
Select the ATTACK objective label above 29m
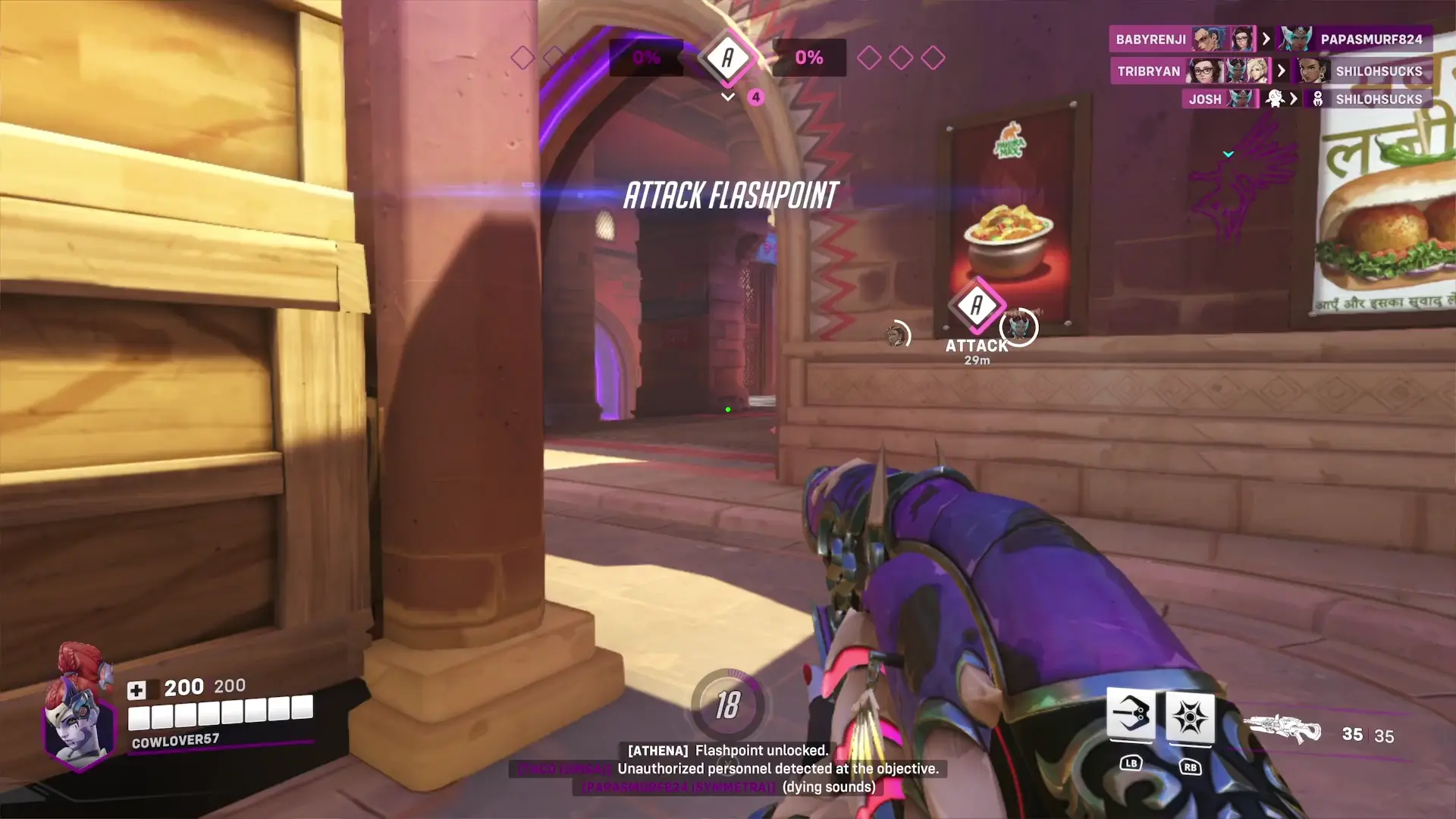click(x=976, y=346)
